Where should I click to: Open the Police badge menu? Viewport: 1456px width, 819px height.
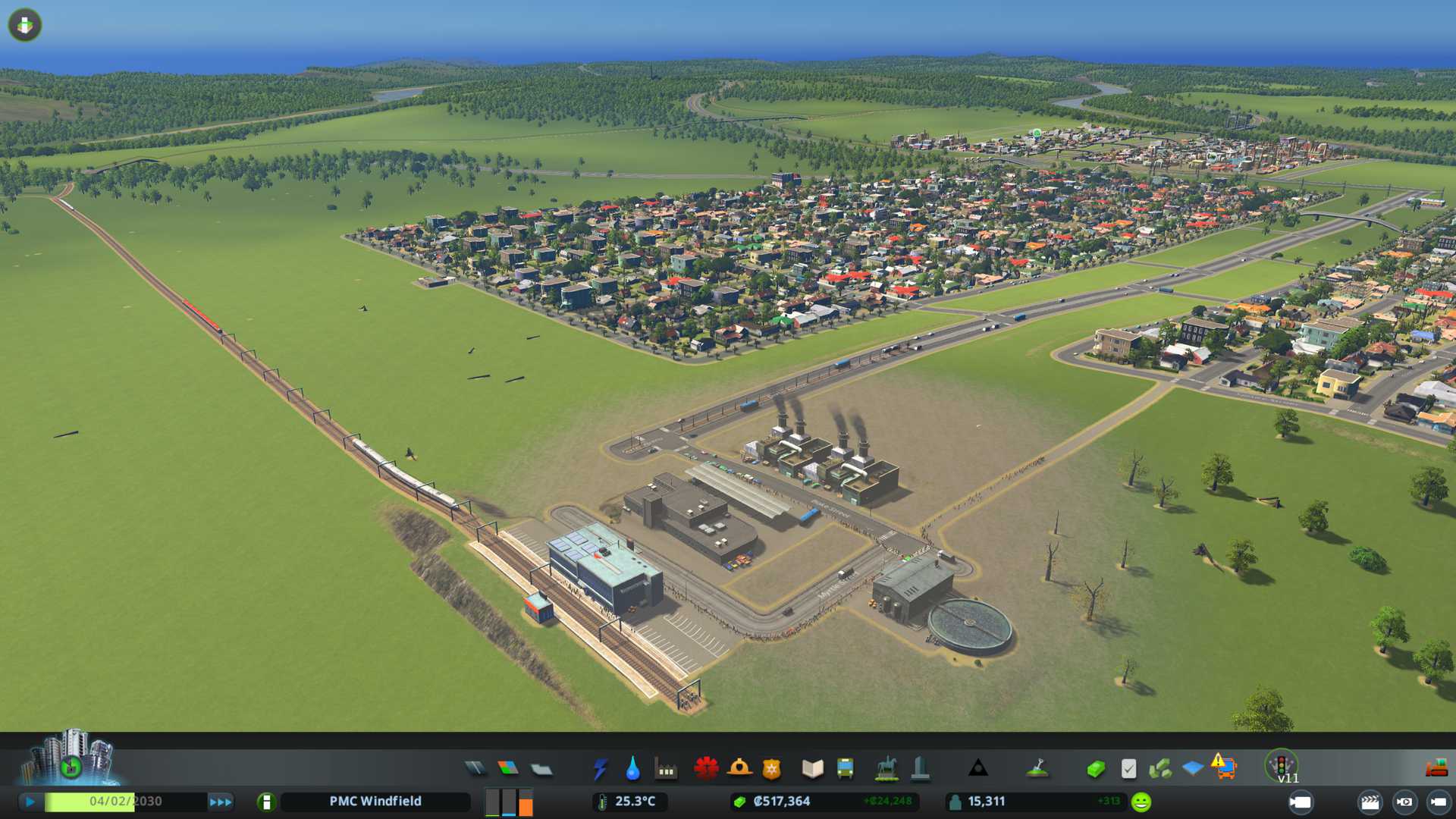pos(771,769)
